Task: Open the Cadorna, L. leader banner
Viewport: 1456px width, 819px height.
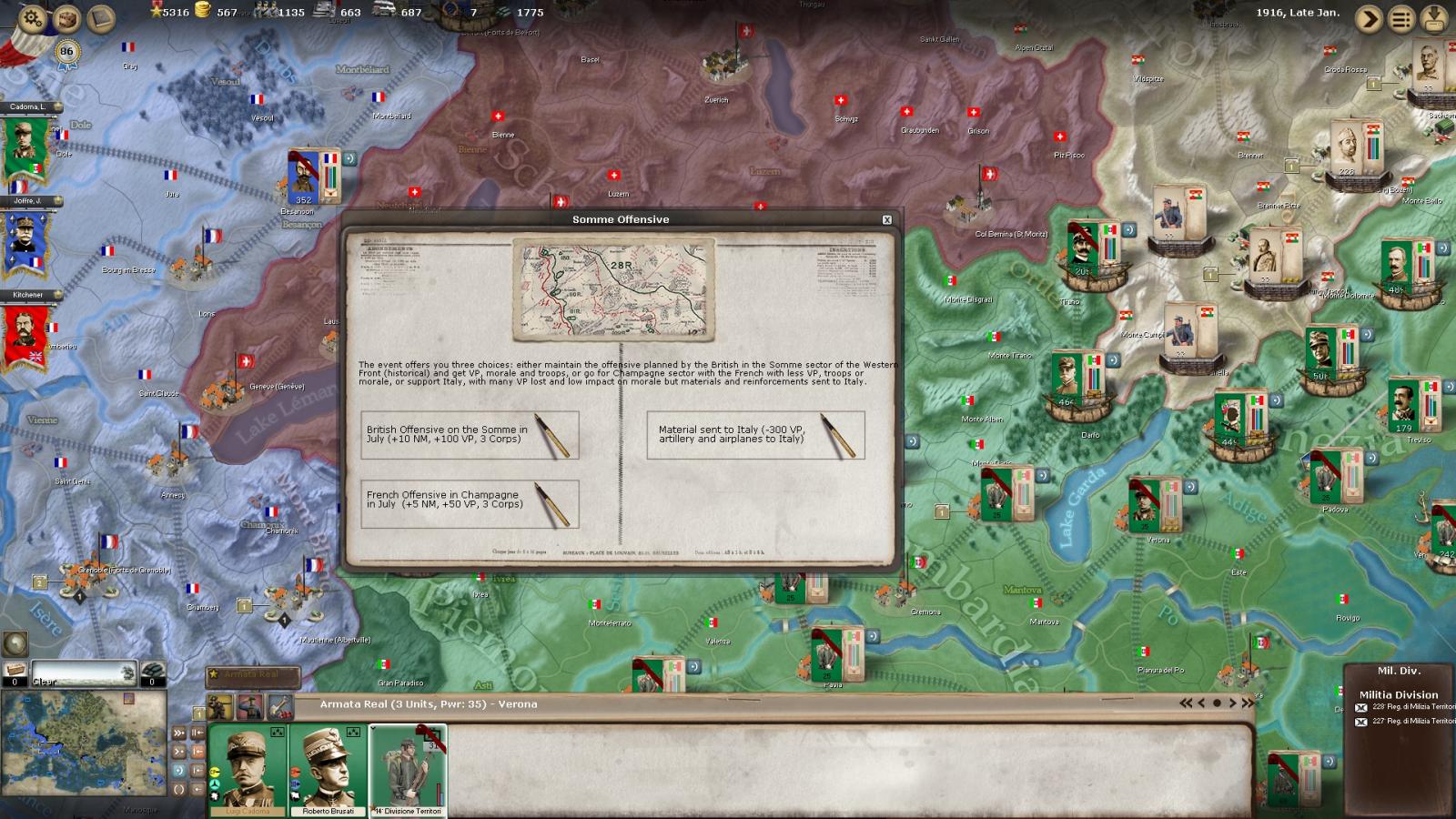Action: tap(26, 146)
